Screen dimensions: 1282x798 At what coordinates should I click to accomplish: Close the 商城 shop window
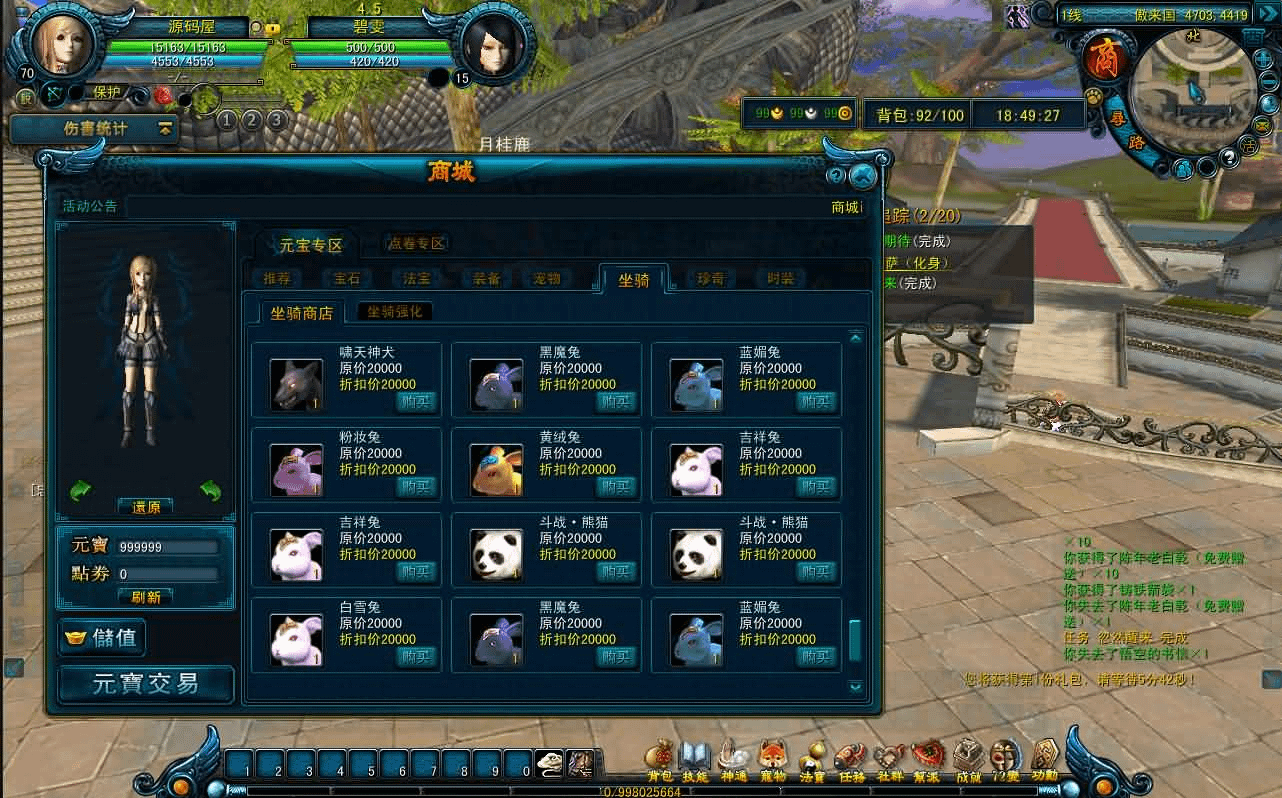863,177
